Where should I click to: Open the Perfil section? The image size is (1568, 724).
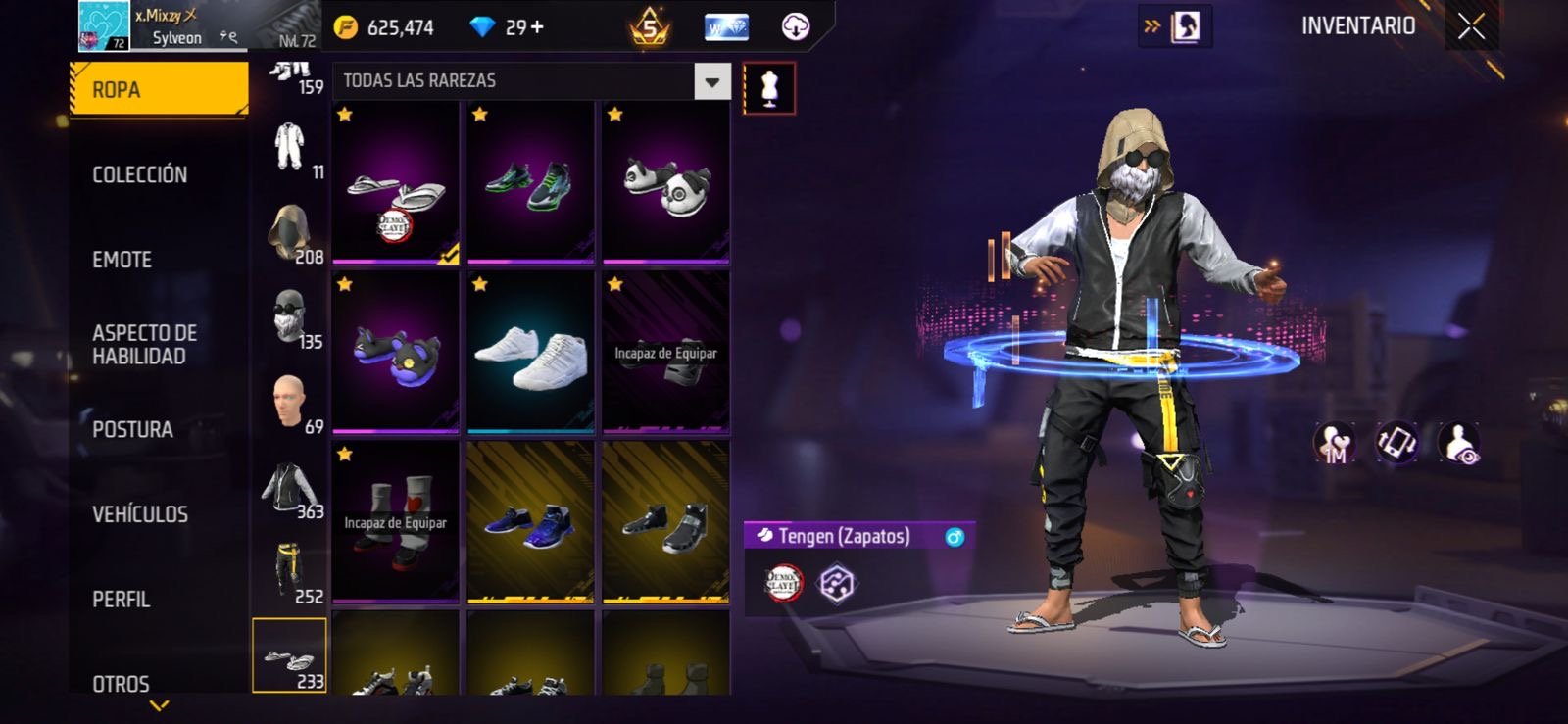[121, 599]
